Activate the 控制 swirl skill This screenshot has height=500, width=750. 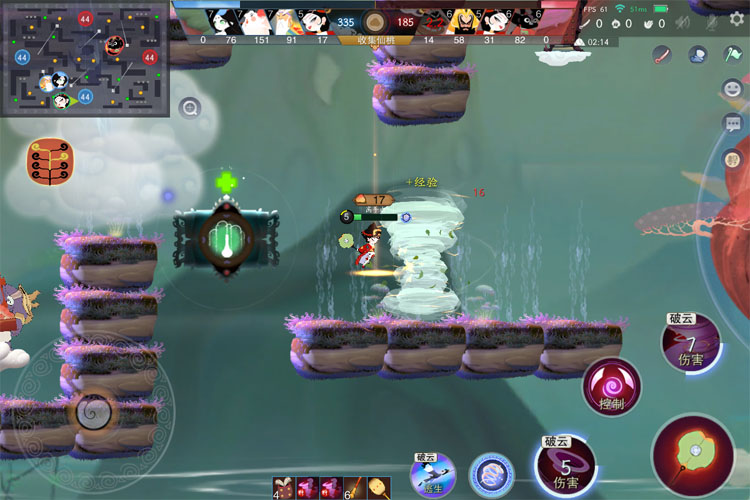(612, 386)
